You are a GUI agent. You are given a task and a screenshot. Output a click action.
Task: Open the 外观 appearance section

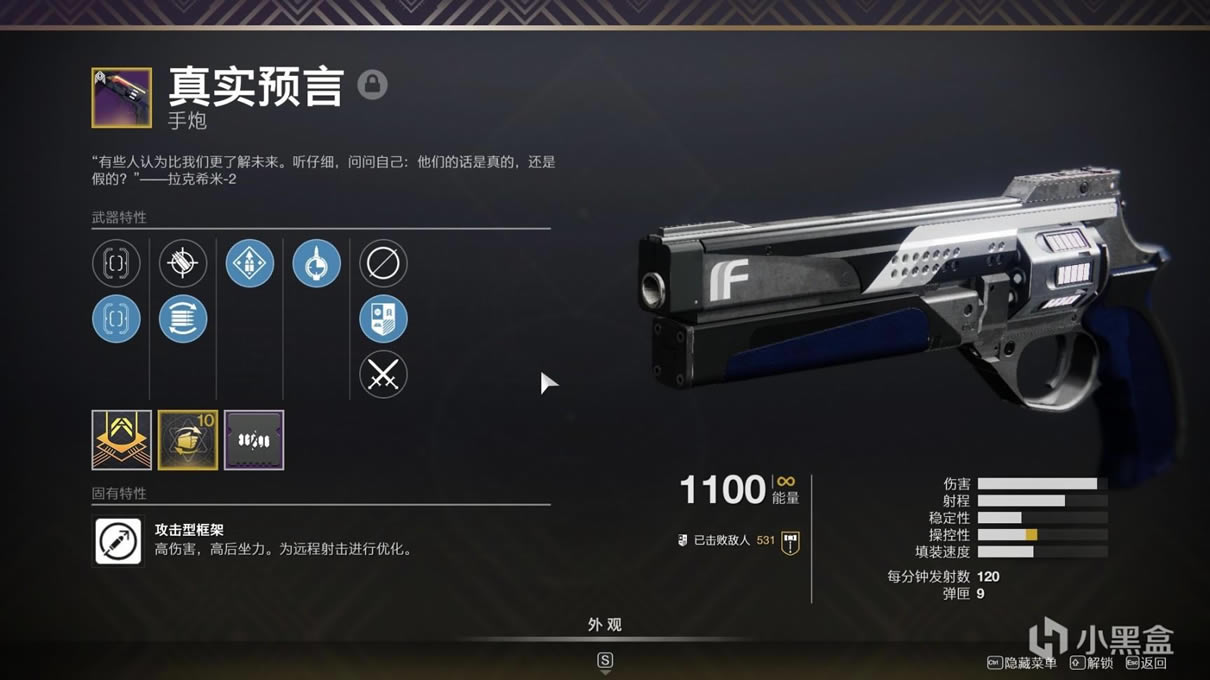click(x=604, y=625)
